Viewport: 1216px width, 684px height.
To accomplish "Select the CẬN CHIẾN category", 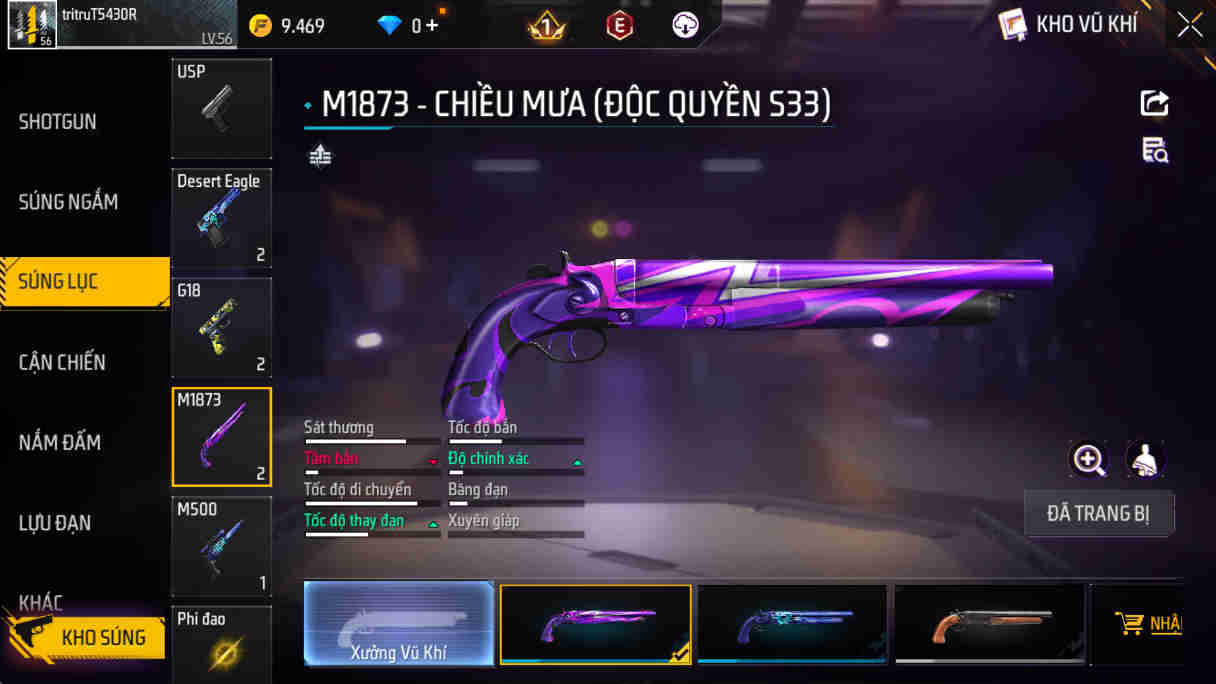I will pos(62,362).
